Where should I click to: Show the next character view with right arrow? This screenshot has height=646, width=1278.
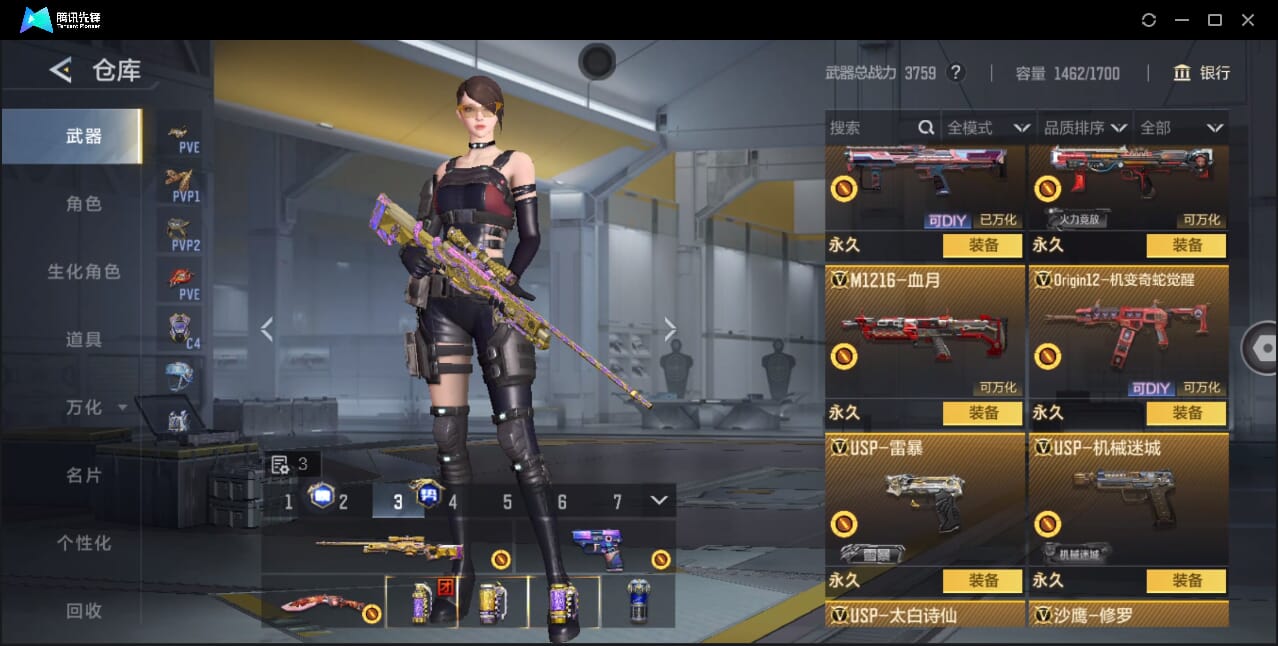[x=670, y=329]
